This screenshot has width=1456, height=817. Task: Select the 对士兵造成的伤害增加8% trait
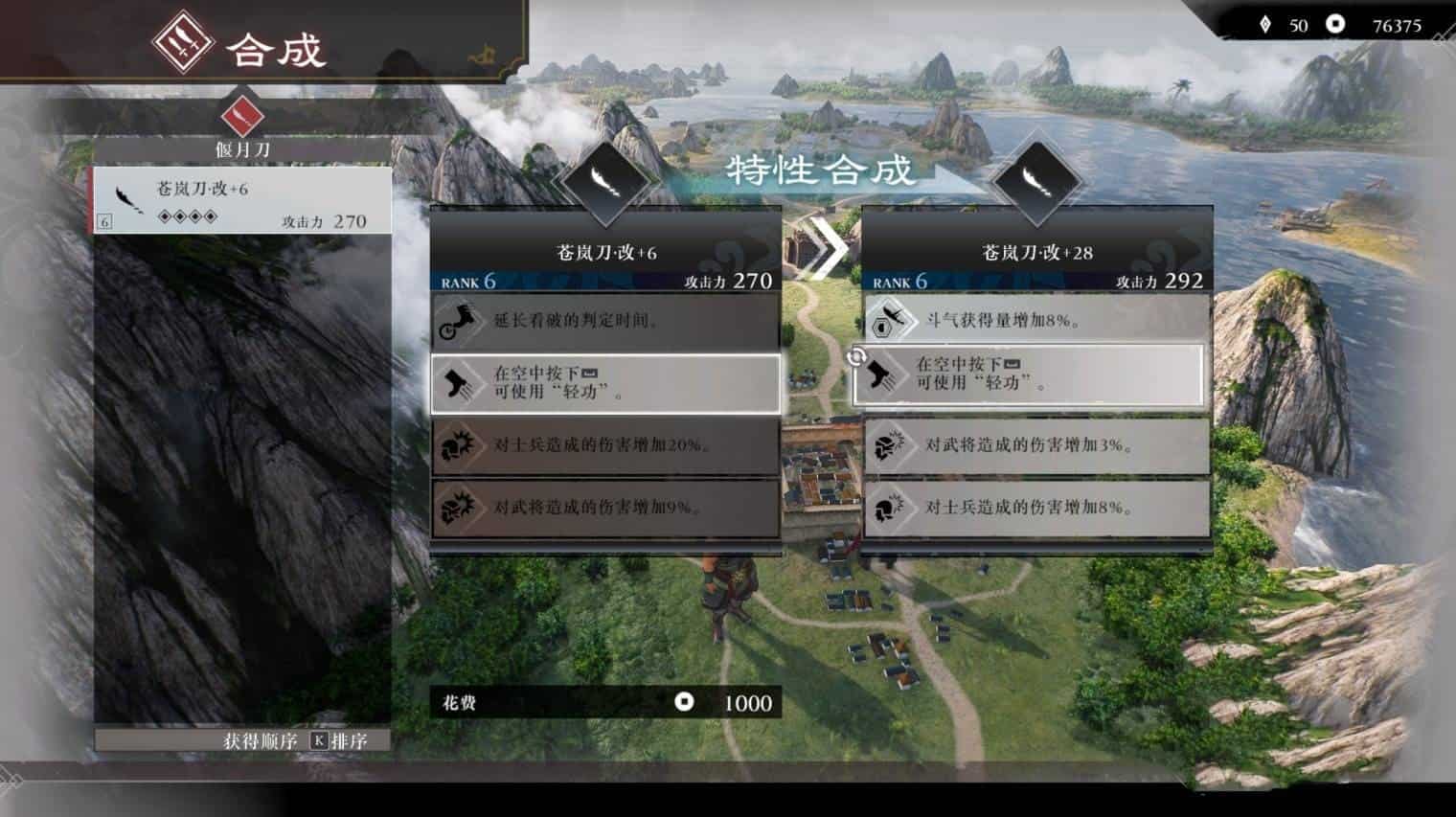click(x=1036, y=508)
